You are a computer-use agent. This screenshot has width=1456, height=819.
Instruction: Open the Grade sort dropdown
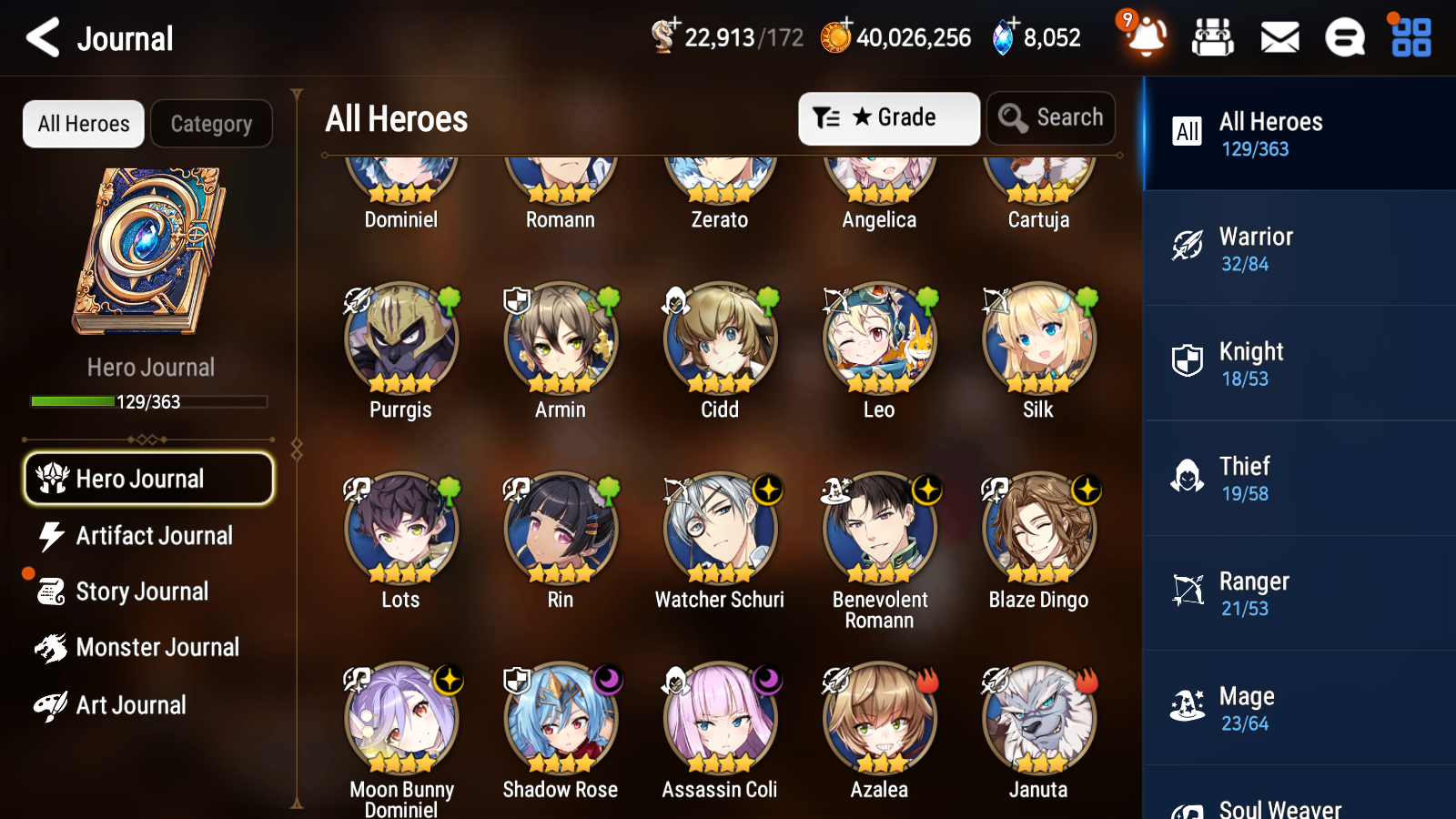pos(888,117)
